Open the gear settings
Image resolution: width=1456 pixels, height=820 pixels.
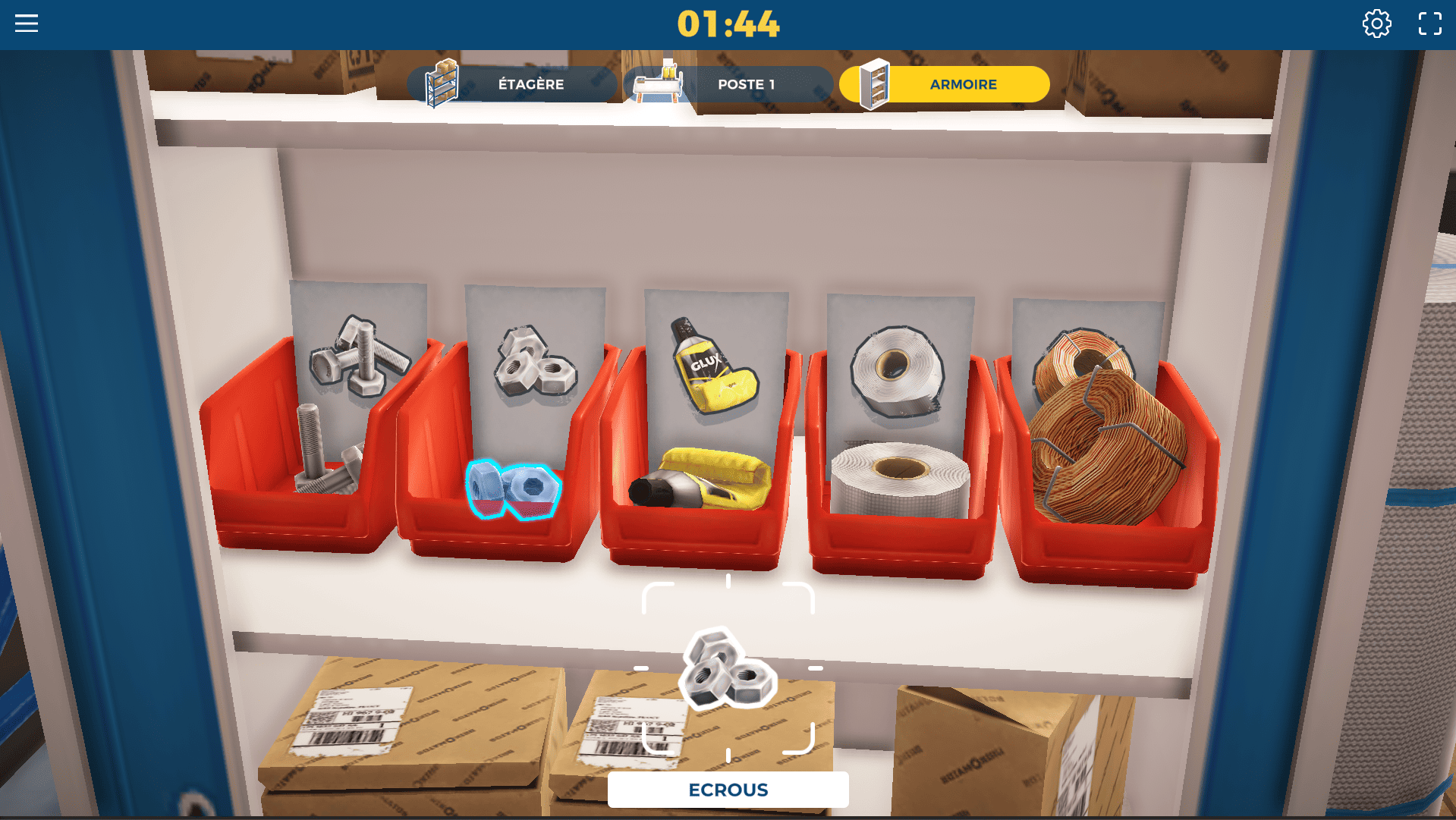[x=1376, y=24]
